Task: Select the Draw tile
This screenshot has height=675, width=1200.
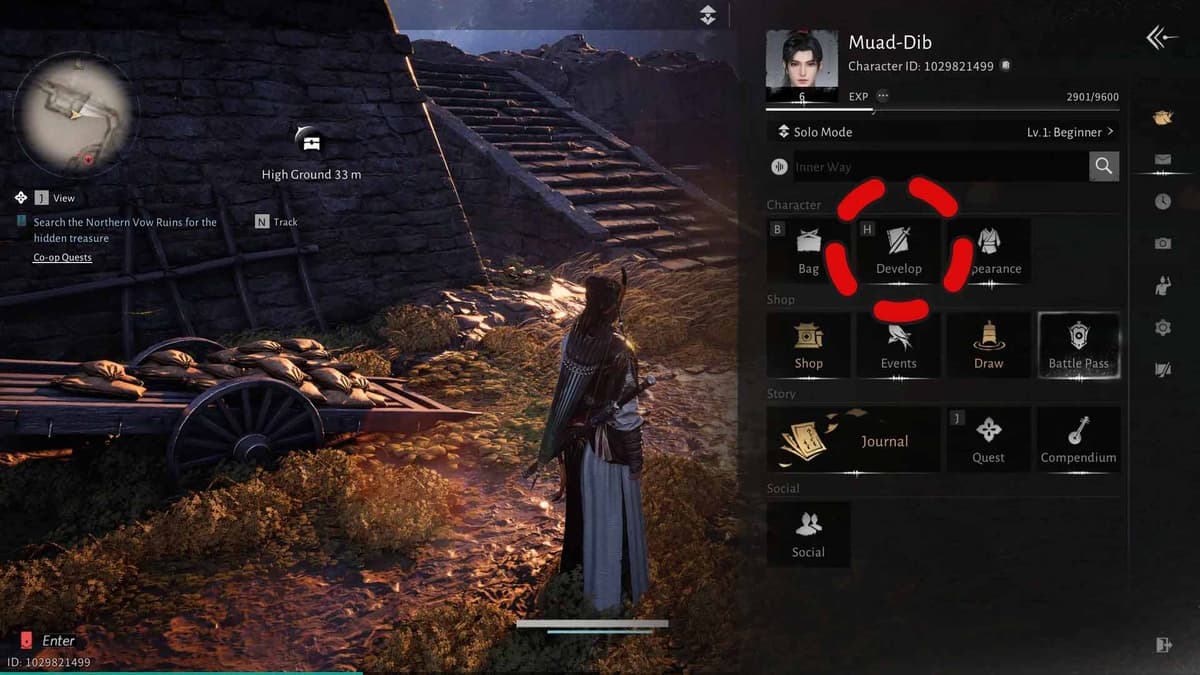Action: coord(988,346)
